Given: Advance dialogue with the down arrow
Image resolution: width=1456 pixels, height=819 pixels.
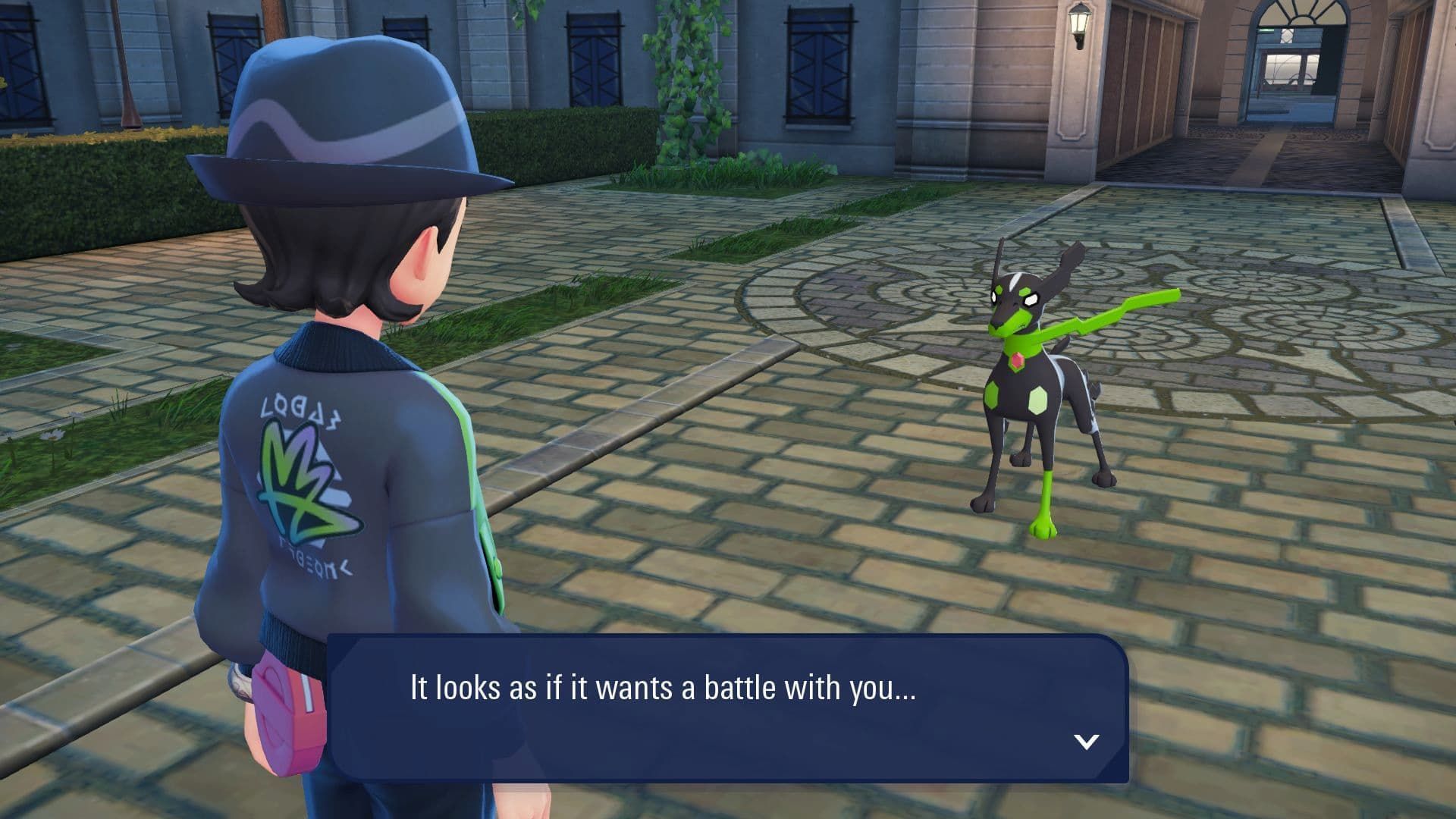Looking at the screenshot, I should point(1086,741).
